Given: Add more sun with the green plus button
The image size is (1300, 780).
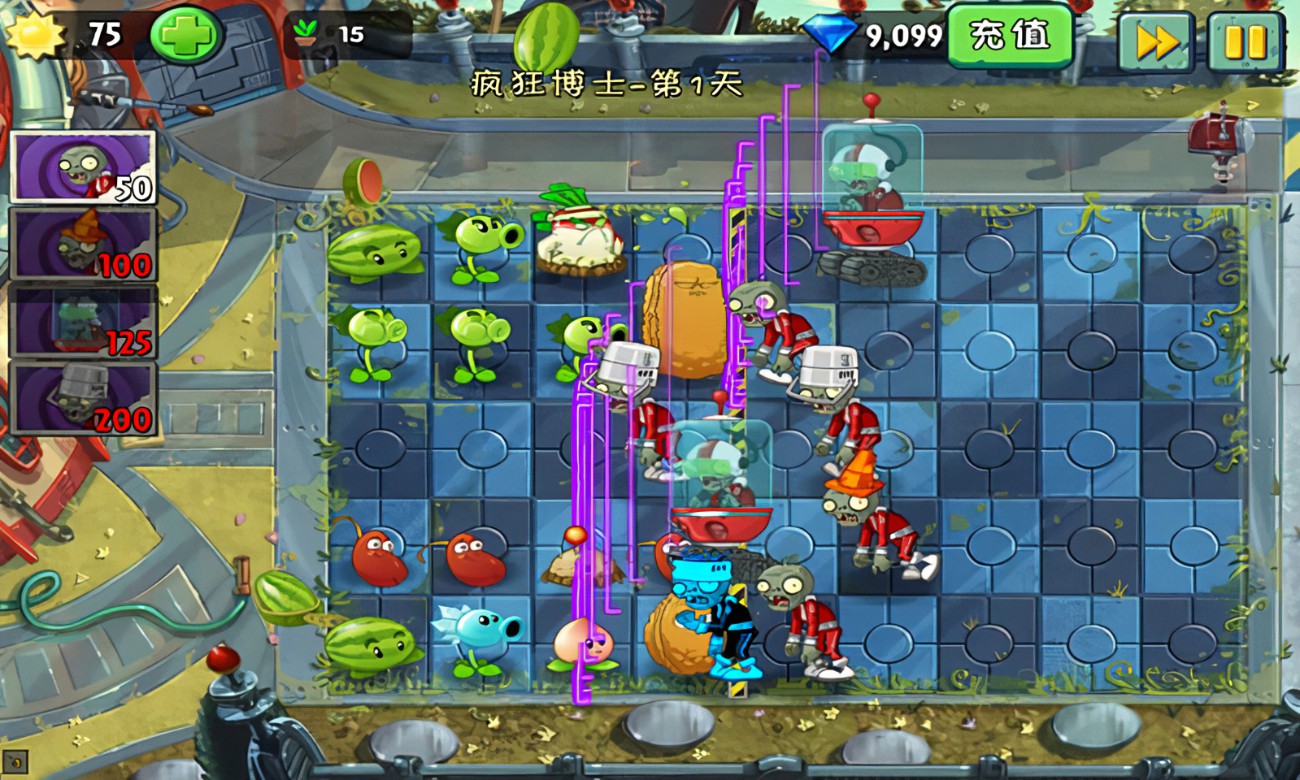Looking at the screenshot, I should tap(186, 36).
